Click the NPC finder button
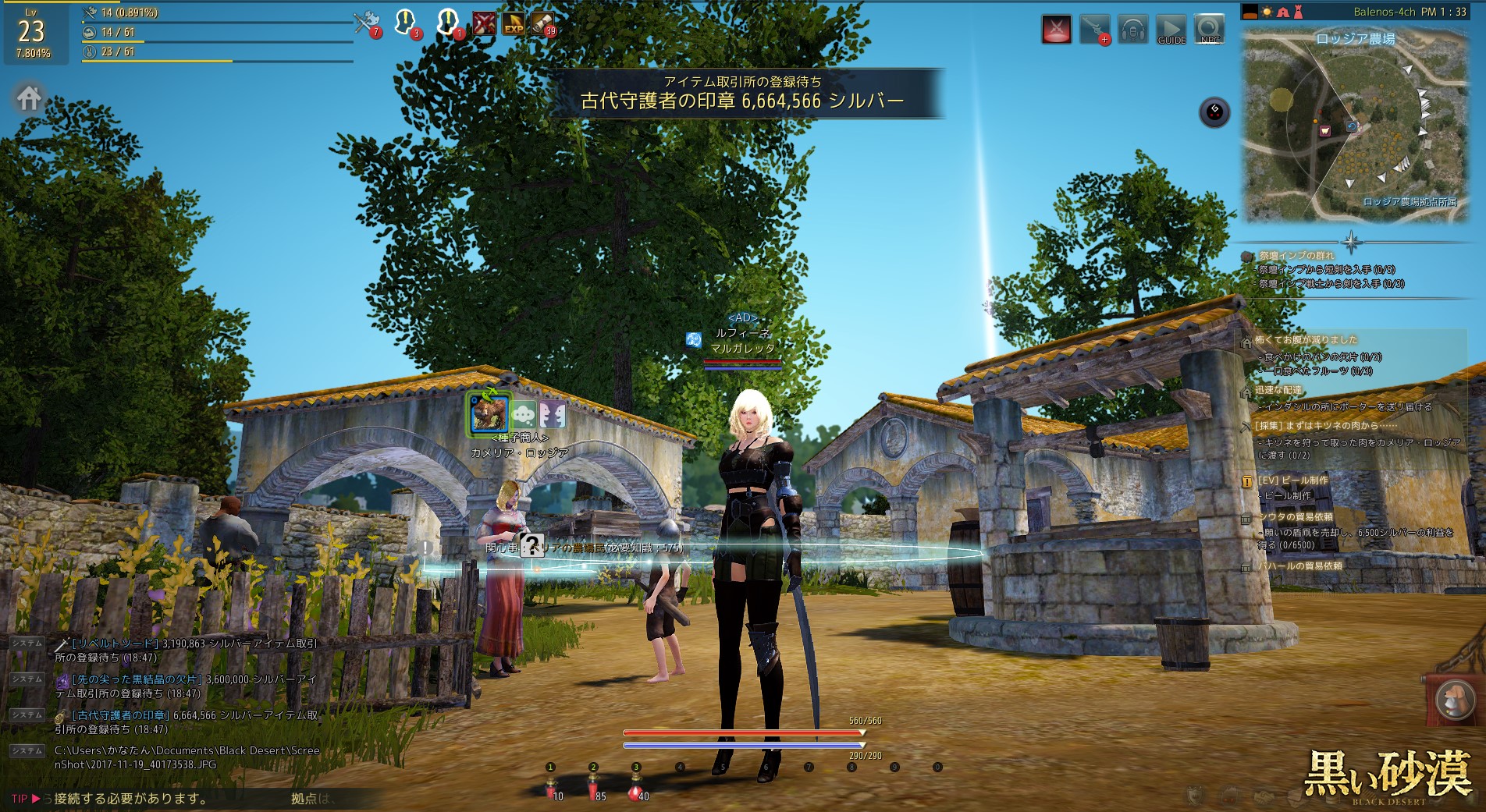This screenshot has width=1486, height=812. (1209, 30)
